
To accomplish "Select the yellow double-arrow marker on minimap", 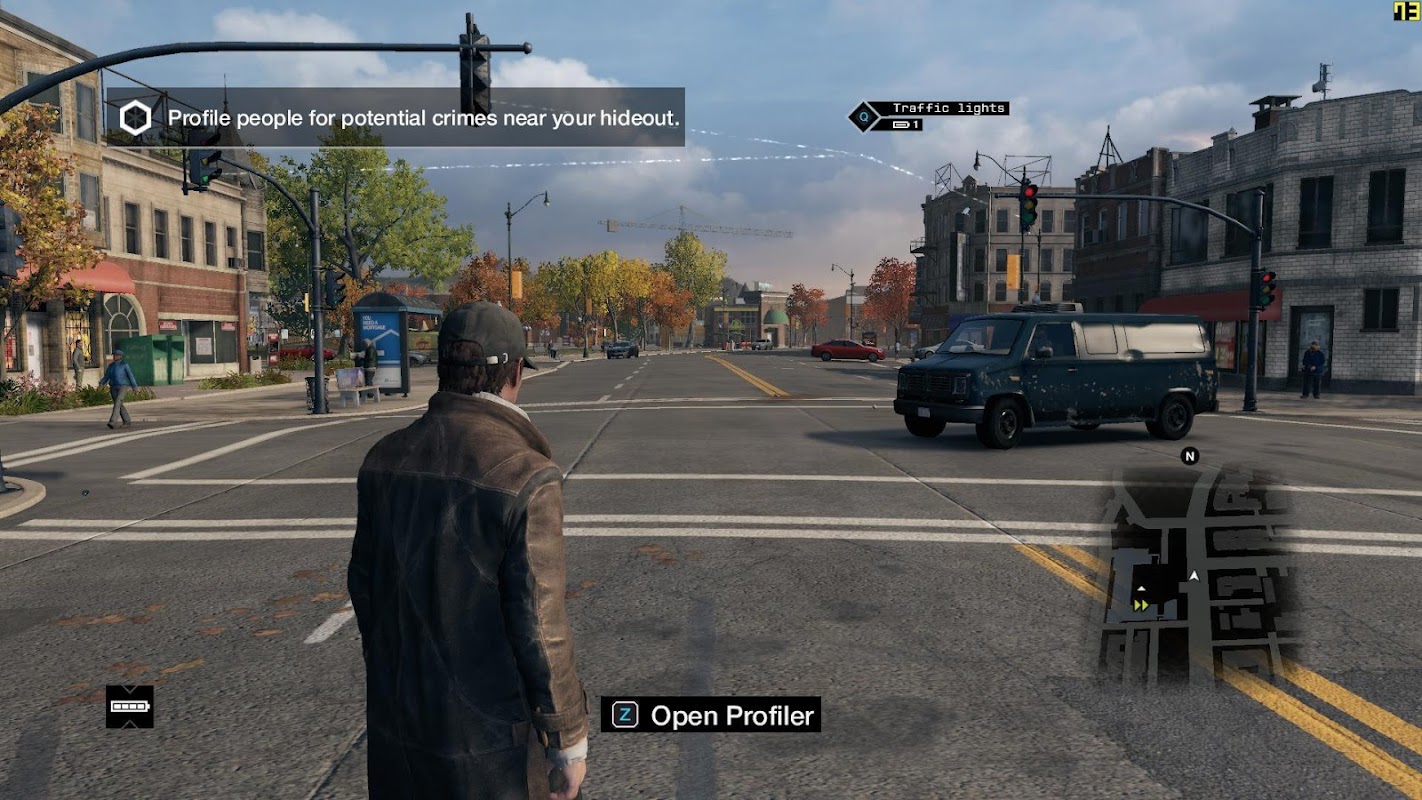I will click(x=1140, y=604).
